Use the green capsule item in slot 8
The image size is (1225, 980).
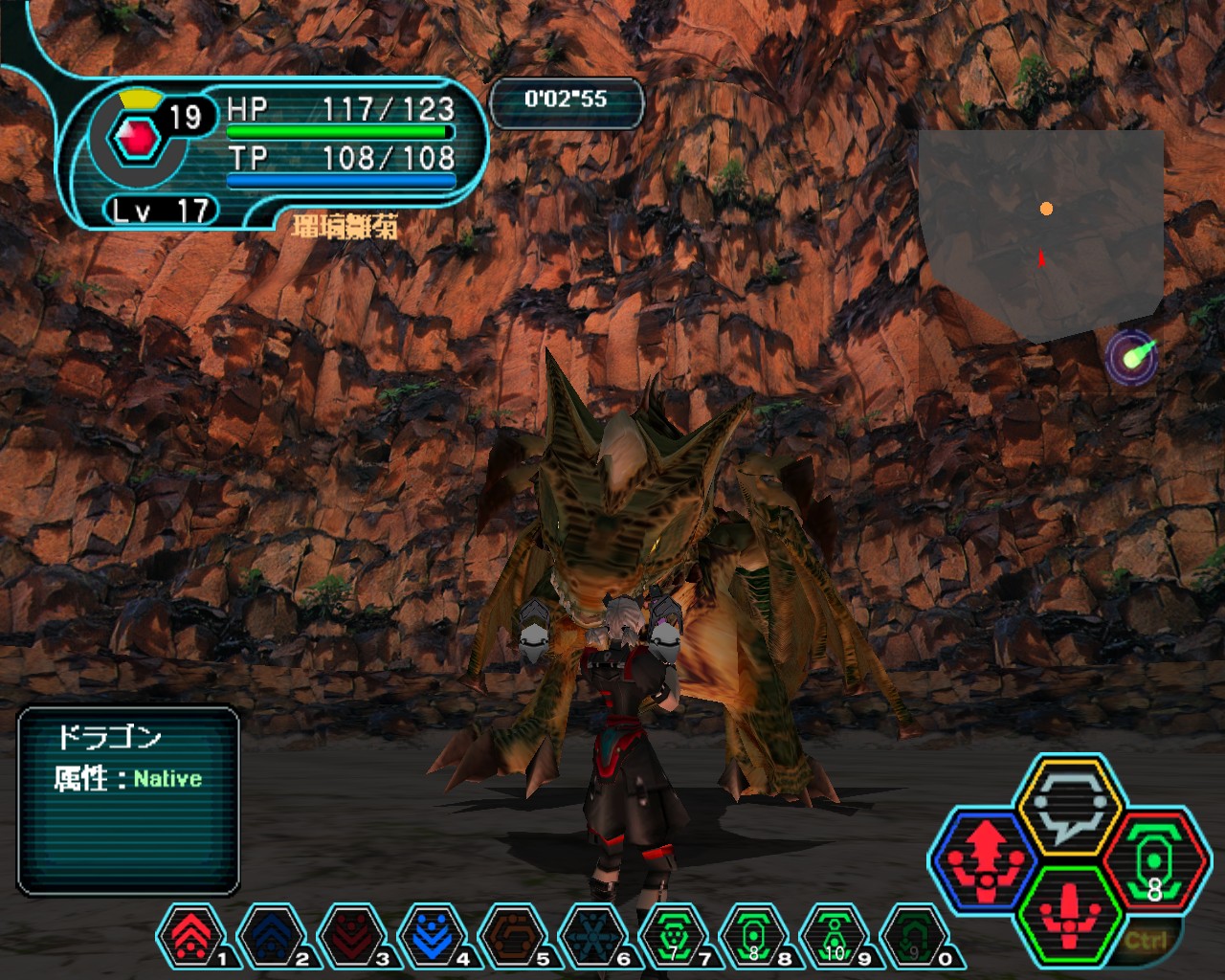pos(753,935)
